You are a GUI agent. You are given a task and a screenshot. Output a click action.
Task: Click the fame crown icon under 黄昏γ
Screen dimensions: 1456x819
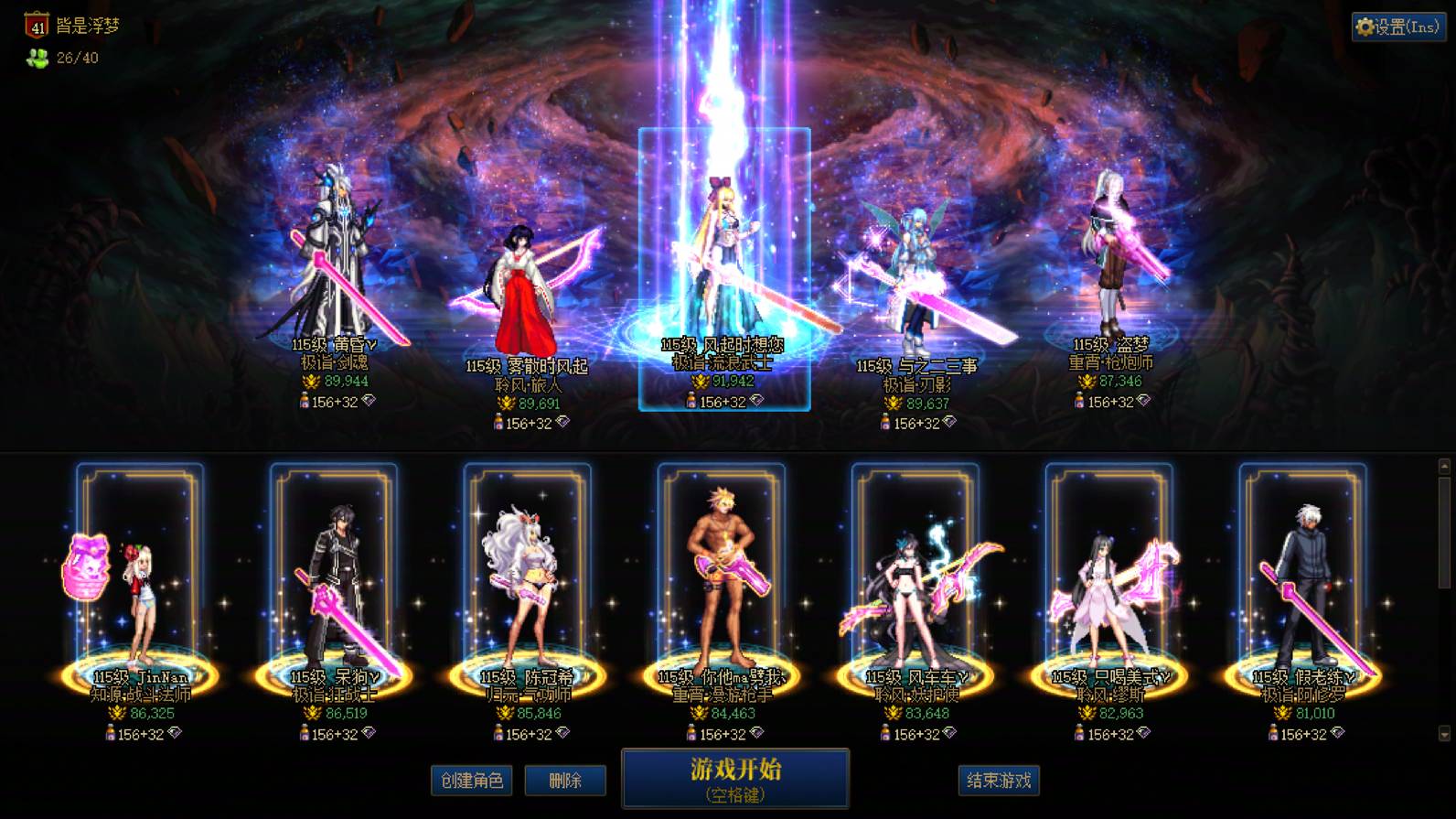312,381
